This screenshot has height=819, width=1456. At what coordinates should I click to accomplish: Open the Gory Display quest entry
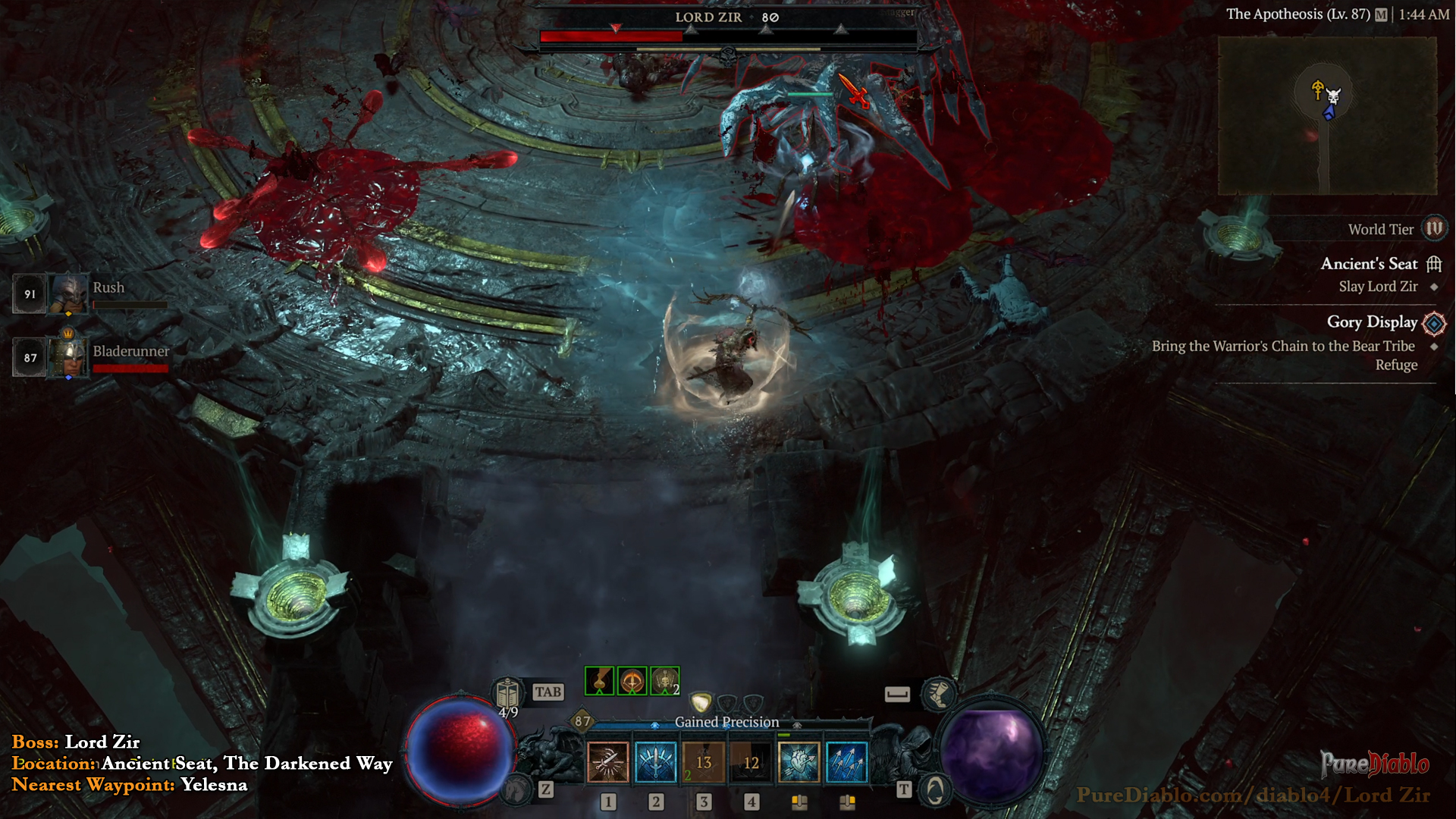[1371, 322]
